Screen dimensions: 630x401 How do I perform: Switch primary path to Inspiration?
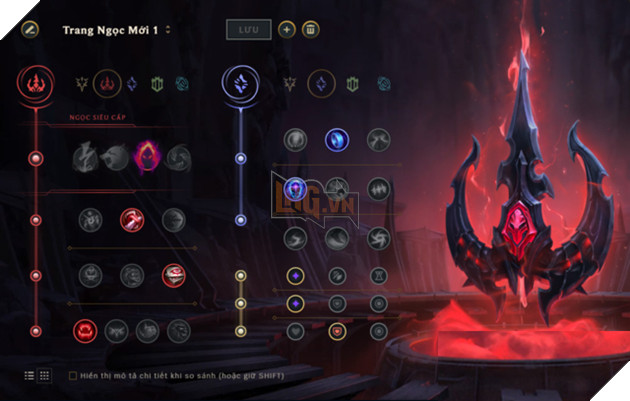183,84
